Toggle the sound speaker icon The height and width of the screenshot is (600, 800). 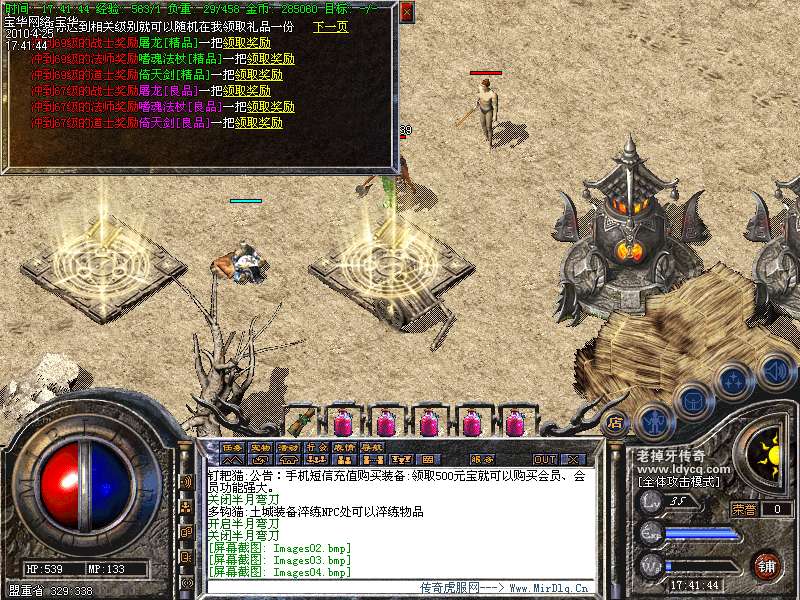(x=775, y=371)
